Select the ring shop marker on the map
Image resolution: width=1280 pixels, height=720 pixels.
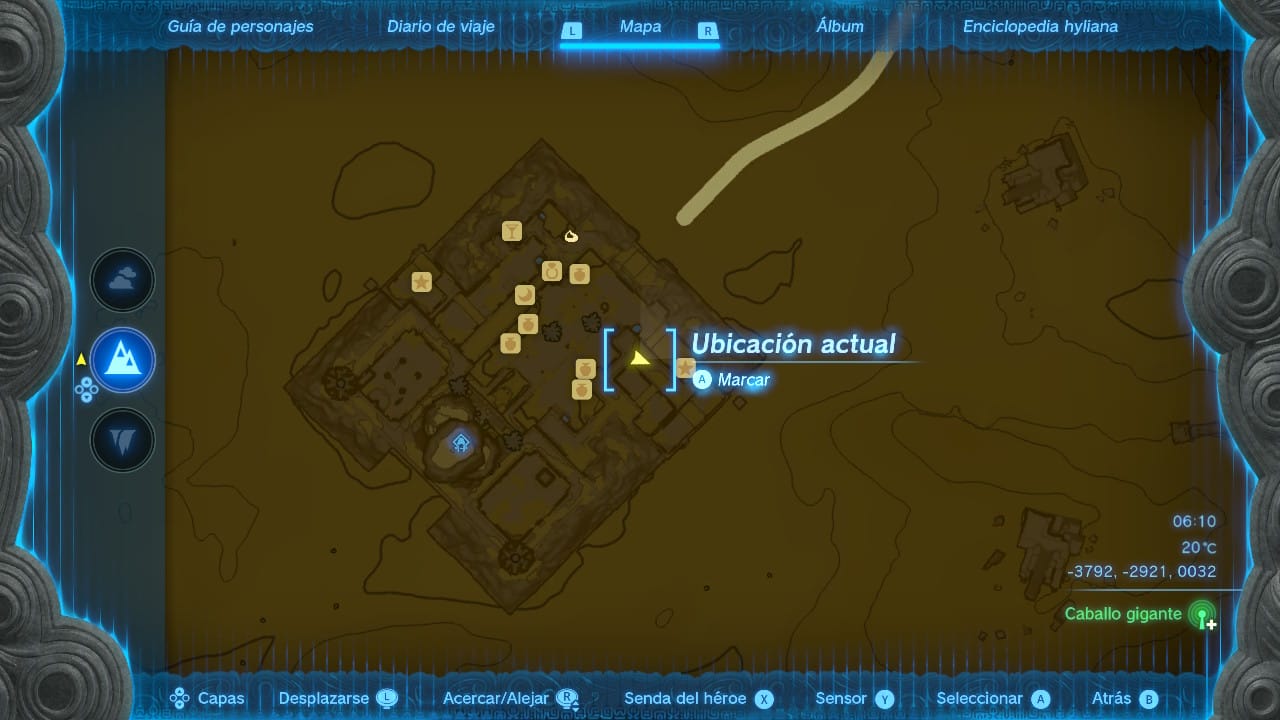pyautogui.click(x=551, y=271)
